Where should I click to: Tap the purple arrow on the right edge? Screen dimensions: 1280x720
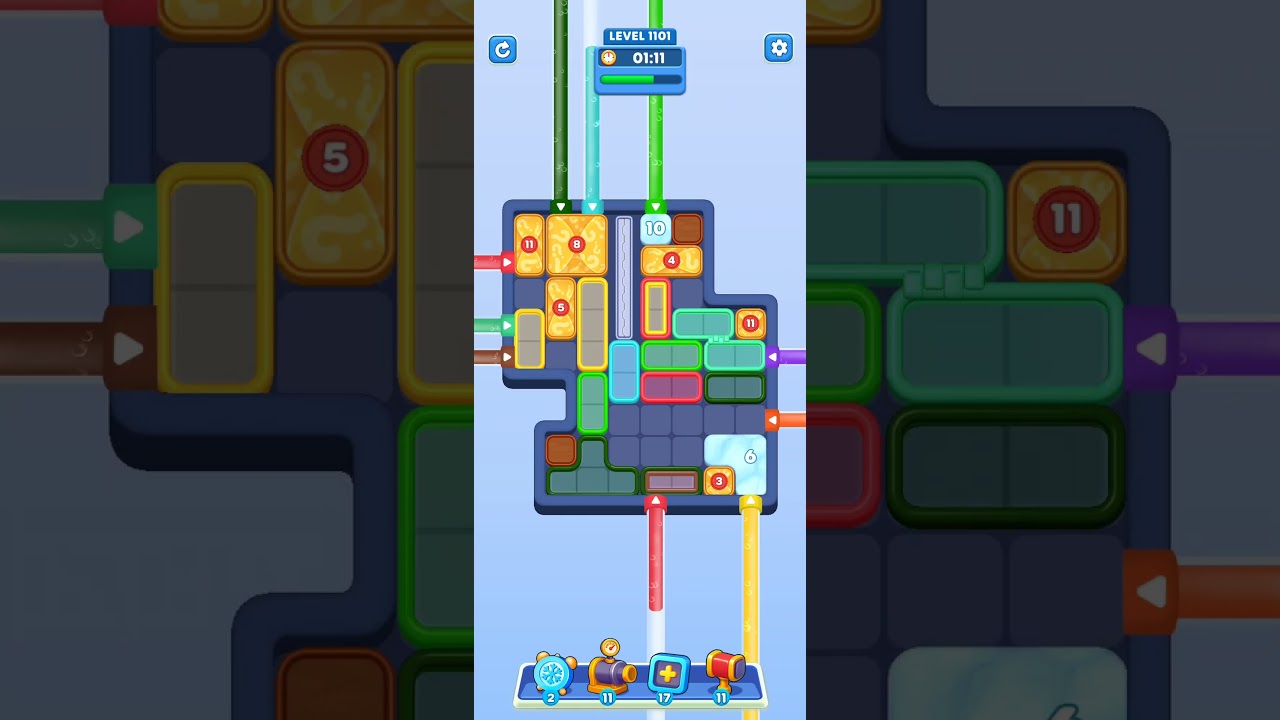774,355
